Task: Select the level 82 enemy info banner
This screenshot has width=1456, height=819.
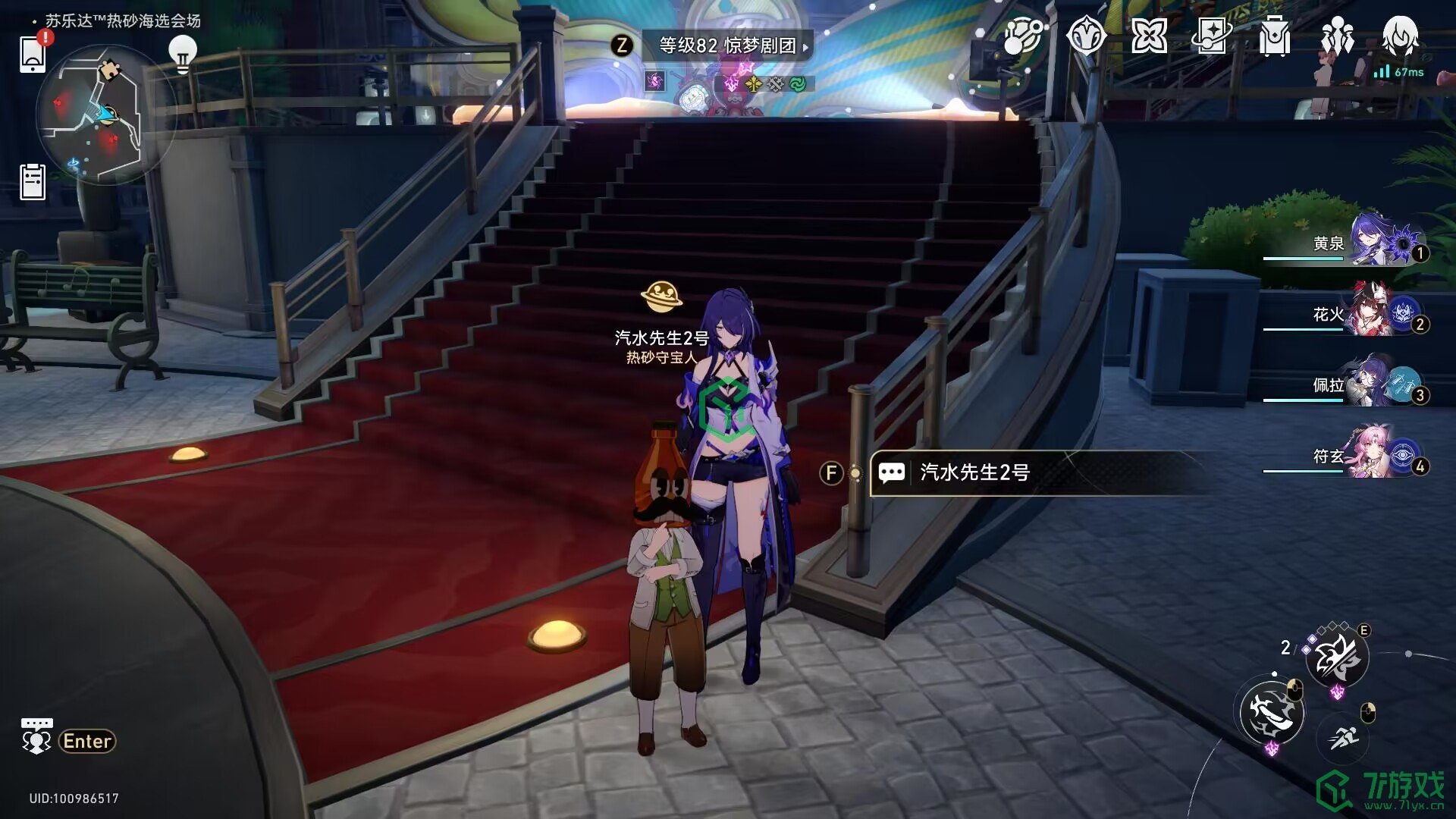Action: pyautogui.click(x=726, y=45)
